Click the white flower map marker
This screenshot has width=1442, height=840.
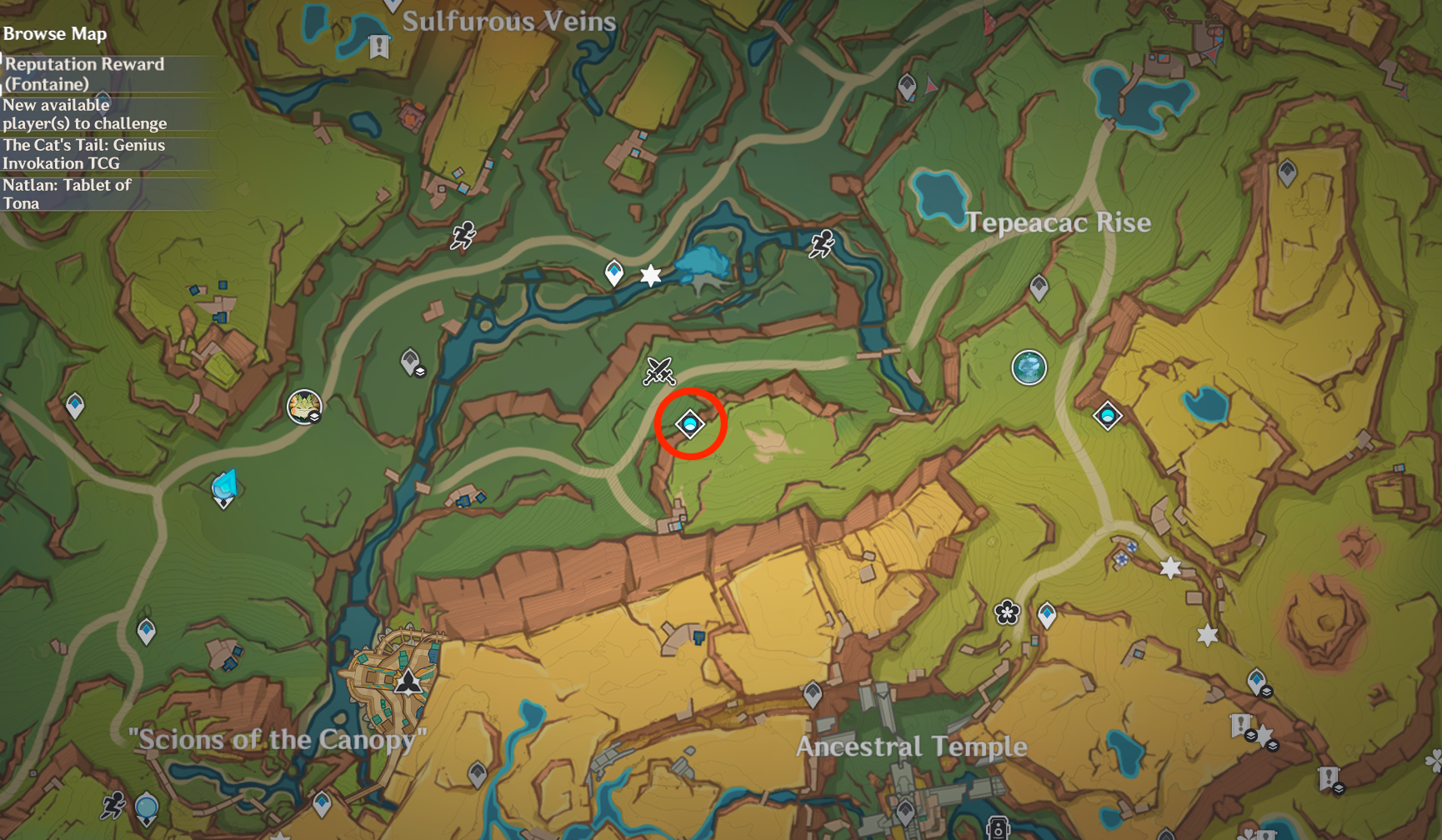click(1007, 612)
